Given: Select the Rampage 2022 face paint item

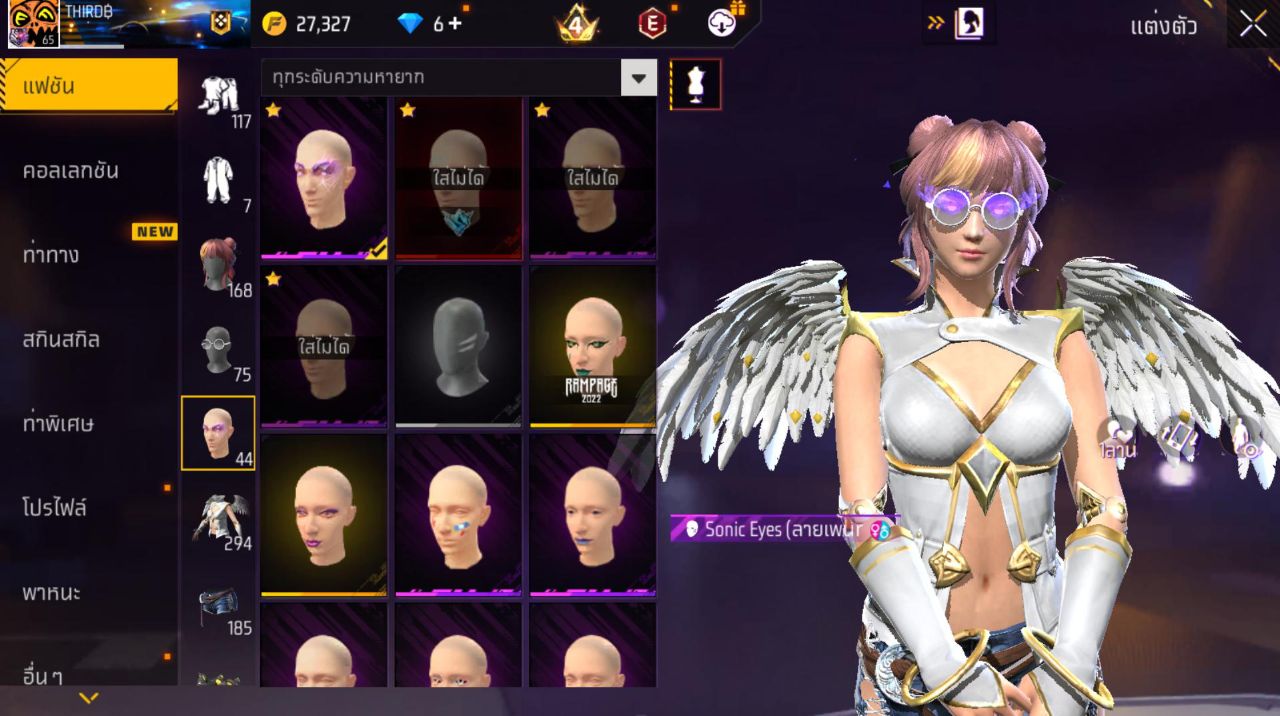Looking at the screenshot, I should [593, 346].
